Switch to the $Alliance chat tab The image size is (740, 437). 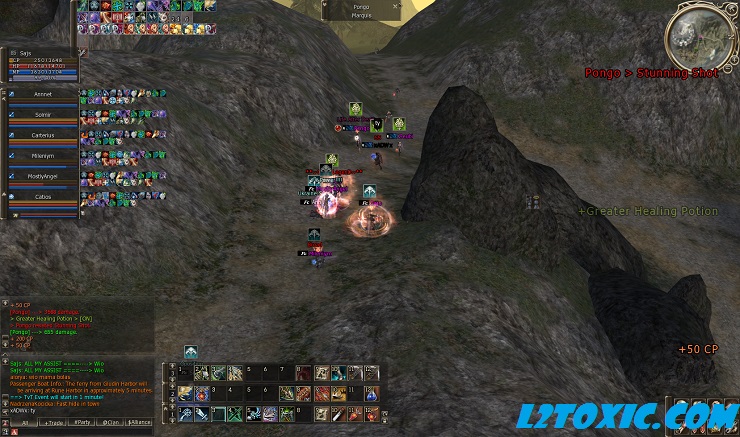pos(139,423)
